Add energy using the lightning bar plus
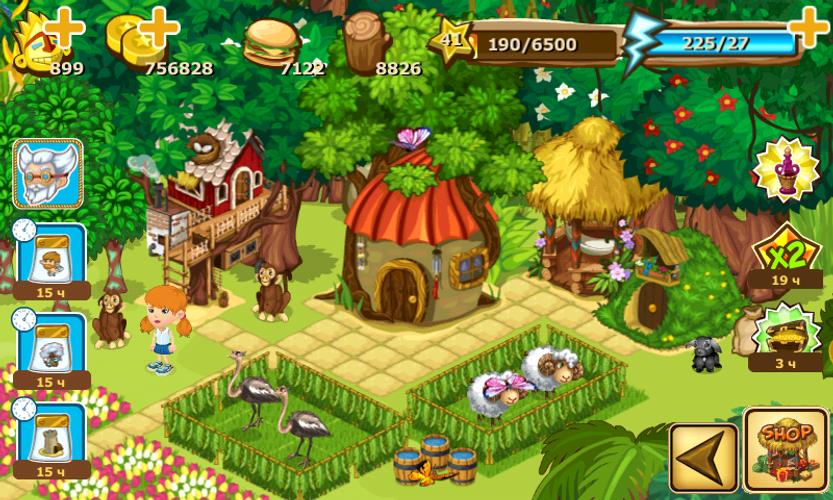This screenshot has height=500, width=833. pyautogui.click(x=808, y=26)
